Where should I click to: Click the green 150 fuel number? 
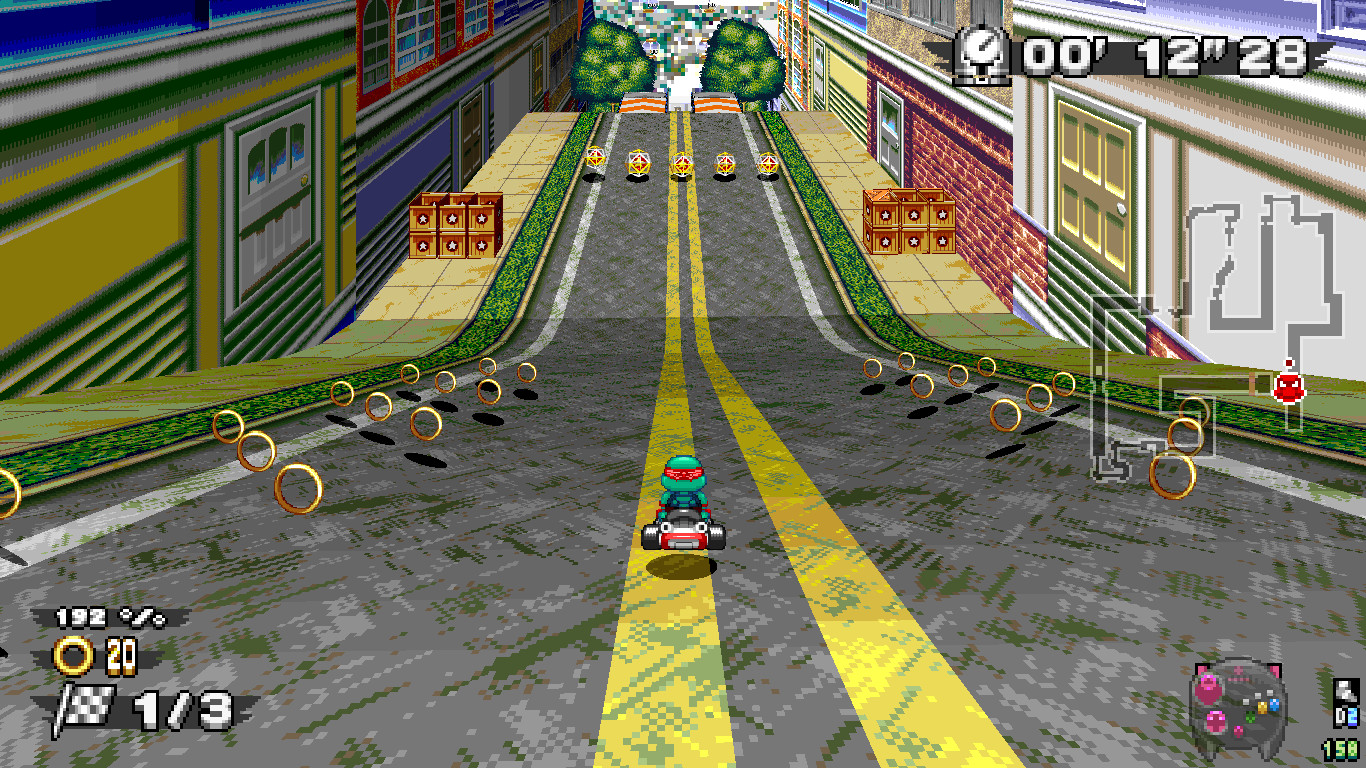tap(1340, 750)
